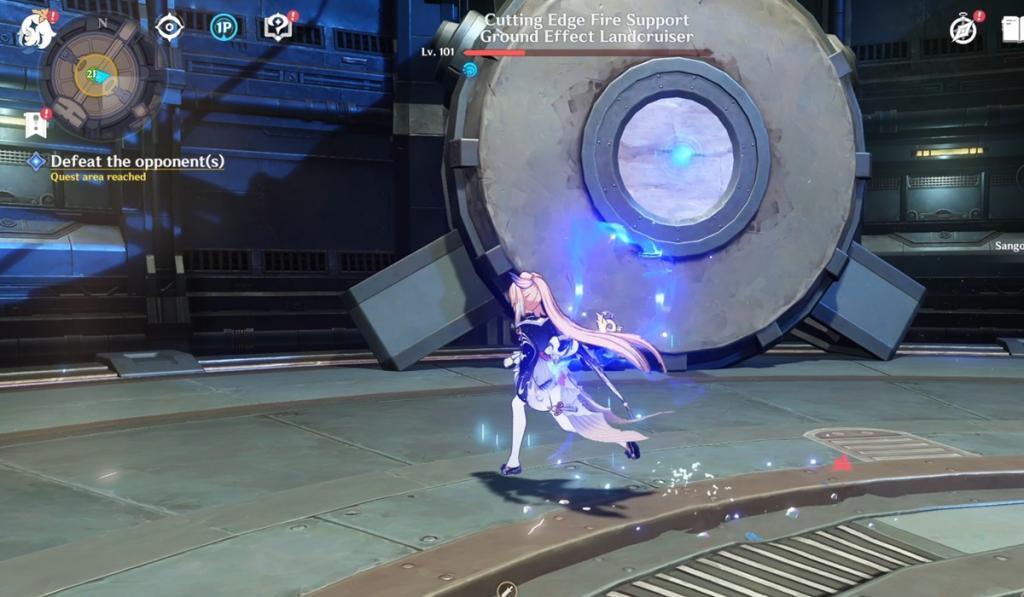The width and height of the screenshot is (1024, 597).
Task: Activate the Elemental Sight eye icon
Action: 170,27
